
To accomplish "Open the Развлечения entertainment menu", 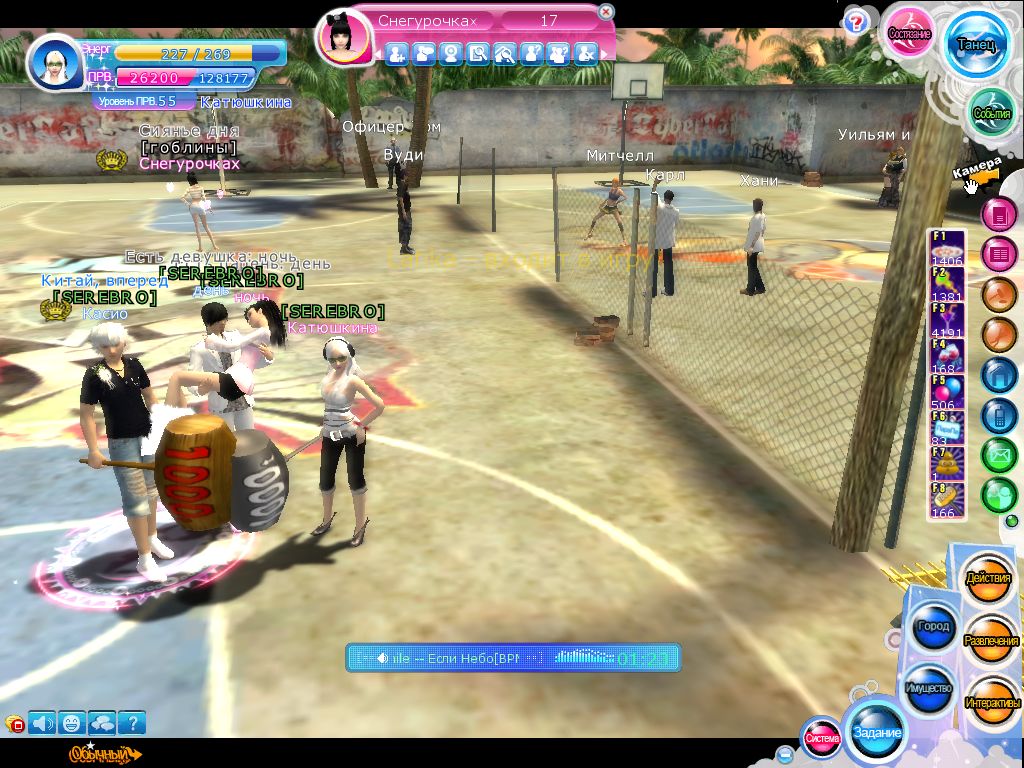I will pyautogui.click(x=991, y=641).
